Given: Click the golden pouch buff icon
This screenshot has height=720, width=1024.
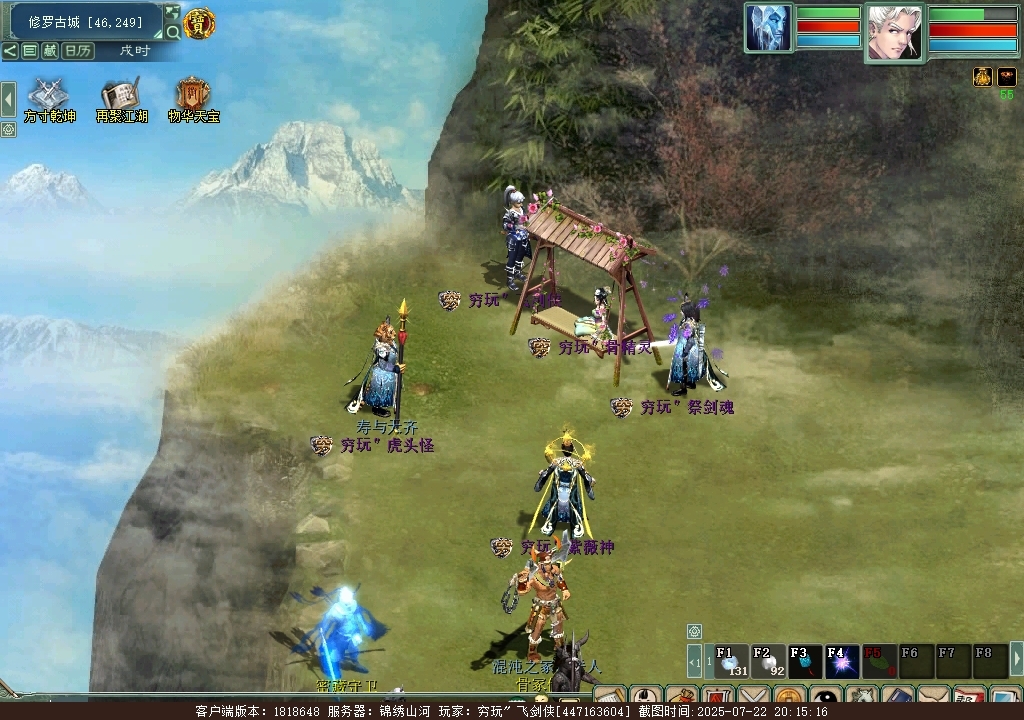Looking at the screenshot, I should click(983, 77).
